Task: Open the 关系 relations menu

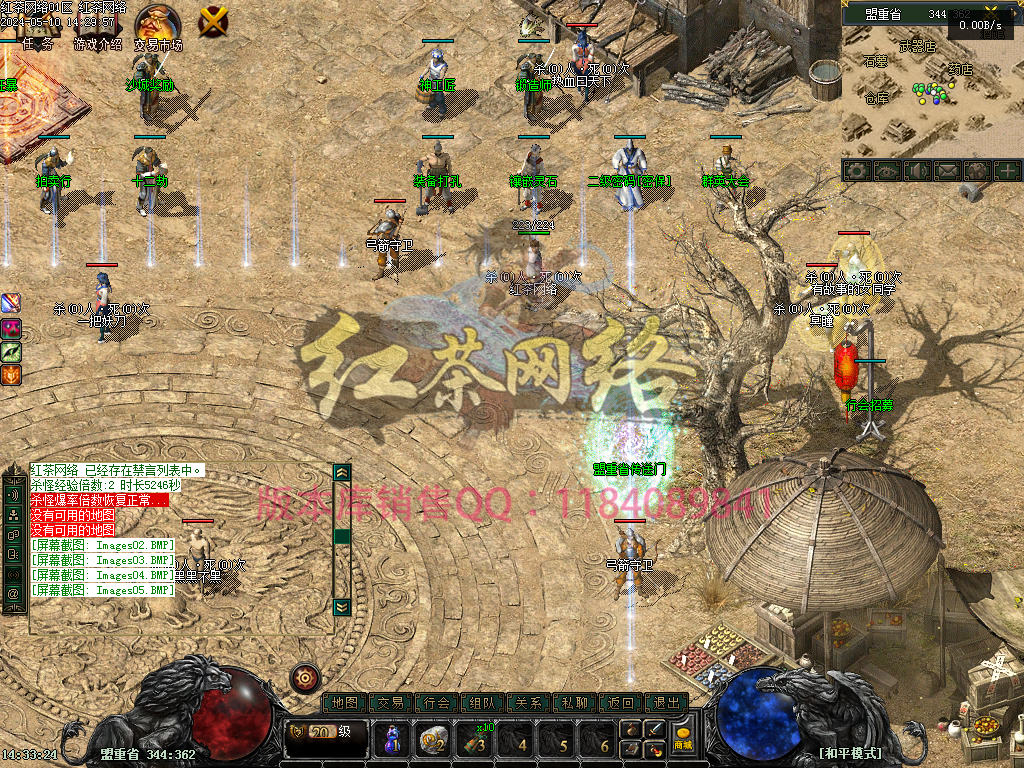Action: pos(529,703)
